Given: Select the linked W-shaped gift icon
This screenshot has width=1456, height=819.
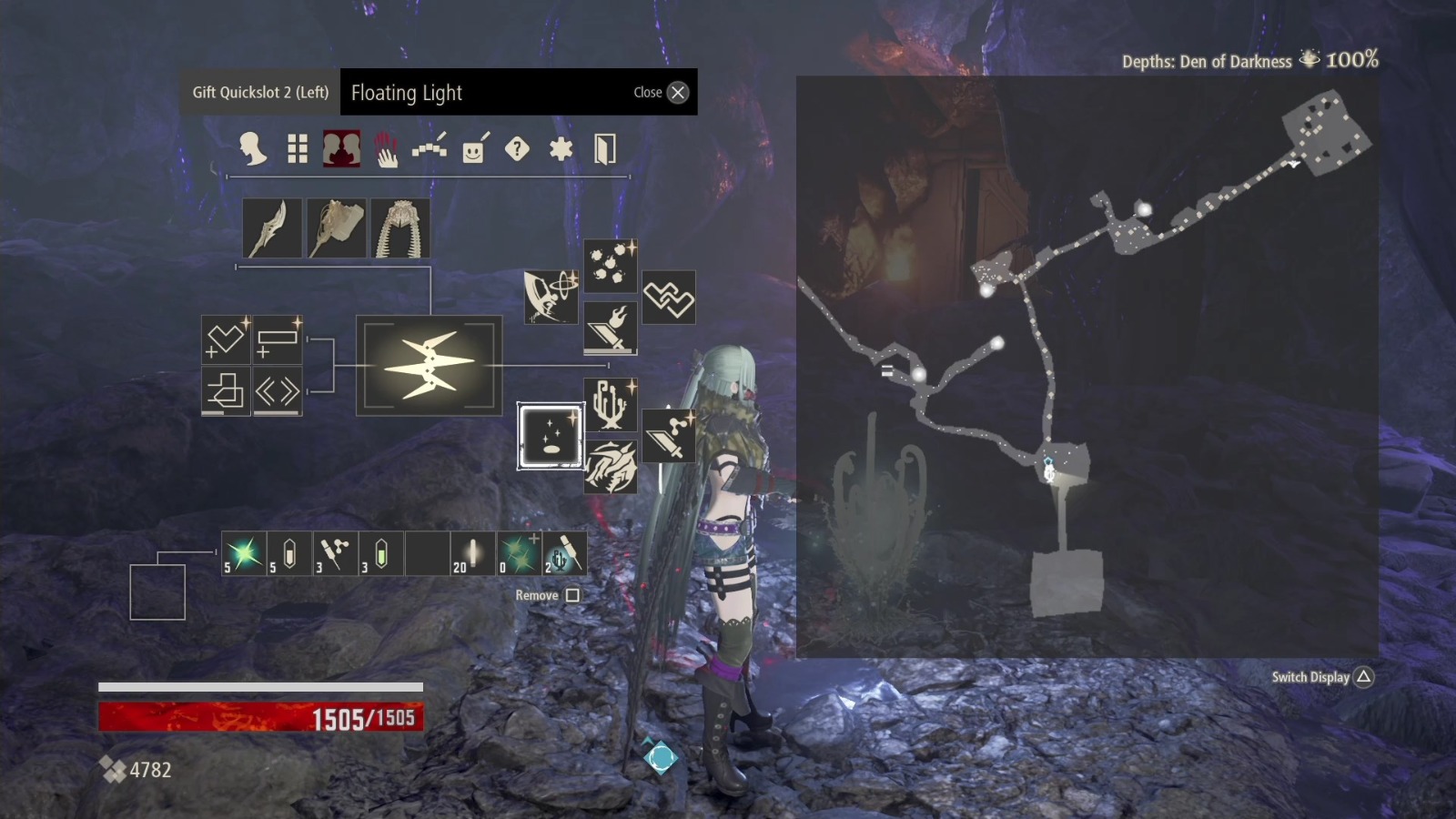Looking at the screenshot, I should tap(670, 296).
